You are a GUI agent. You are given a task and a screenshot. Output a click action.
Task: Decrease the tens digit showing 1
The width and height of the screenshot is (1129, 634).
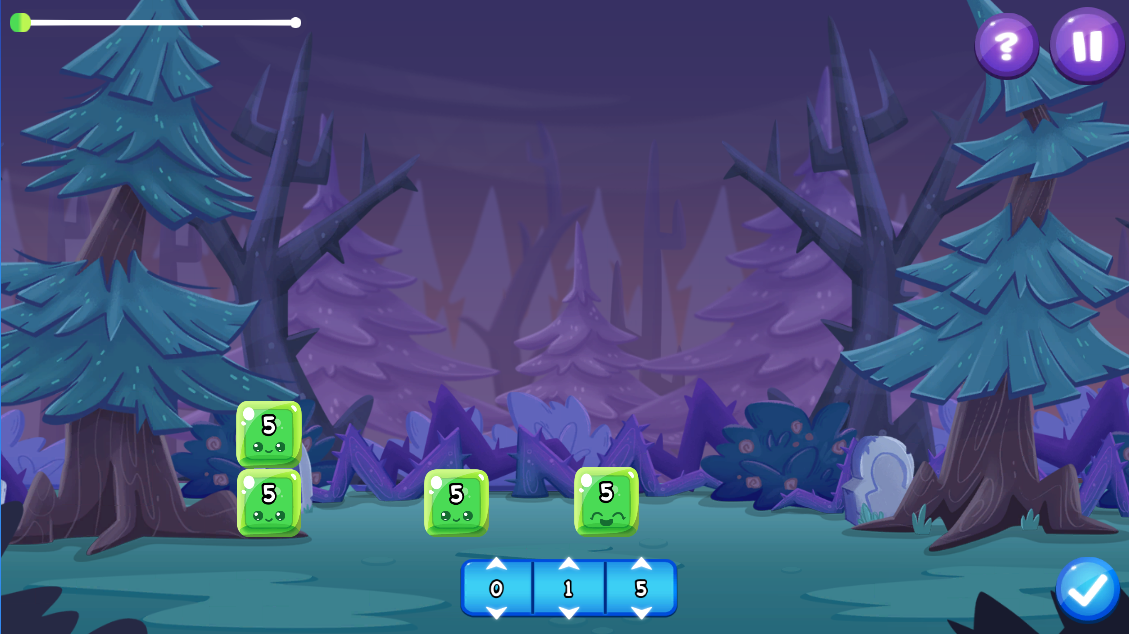point(568,611)
